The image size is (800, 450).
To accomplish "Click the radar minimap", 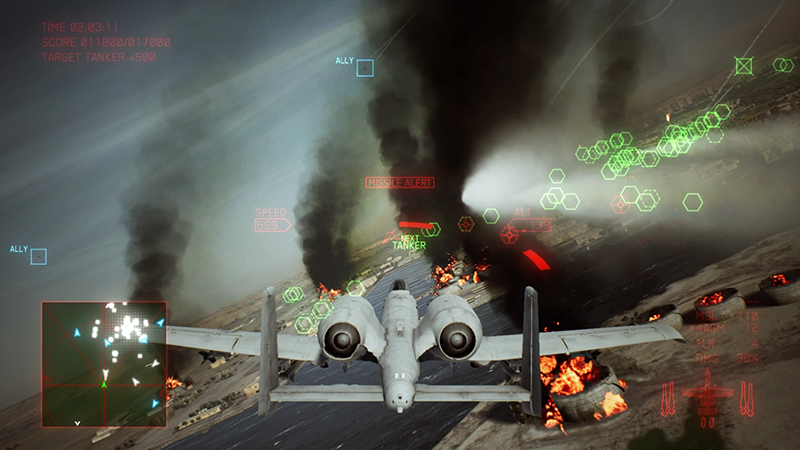I will pyautogui.click(x=104, y=364).
